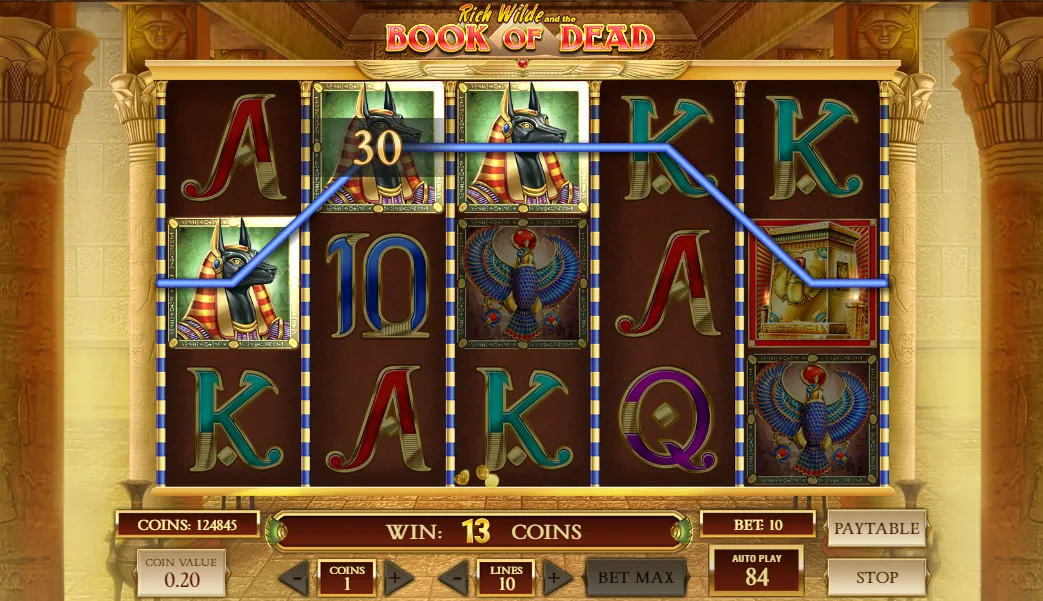
Task: Click the Coin Value button
Action: [x=181, y=571]
